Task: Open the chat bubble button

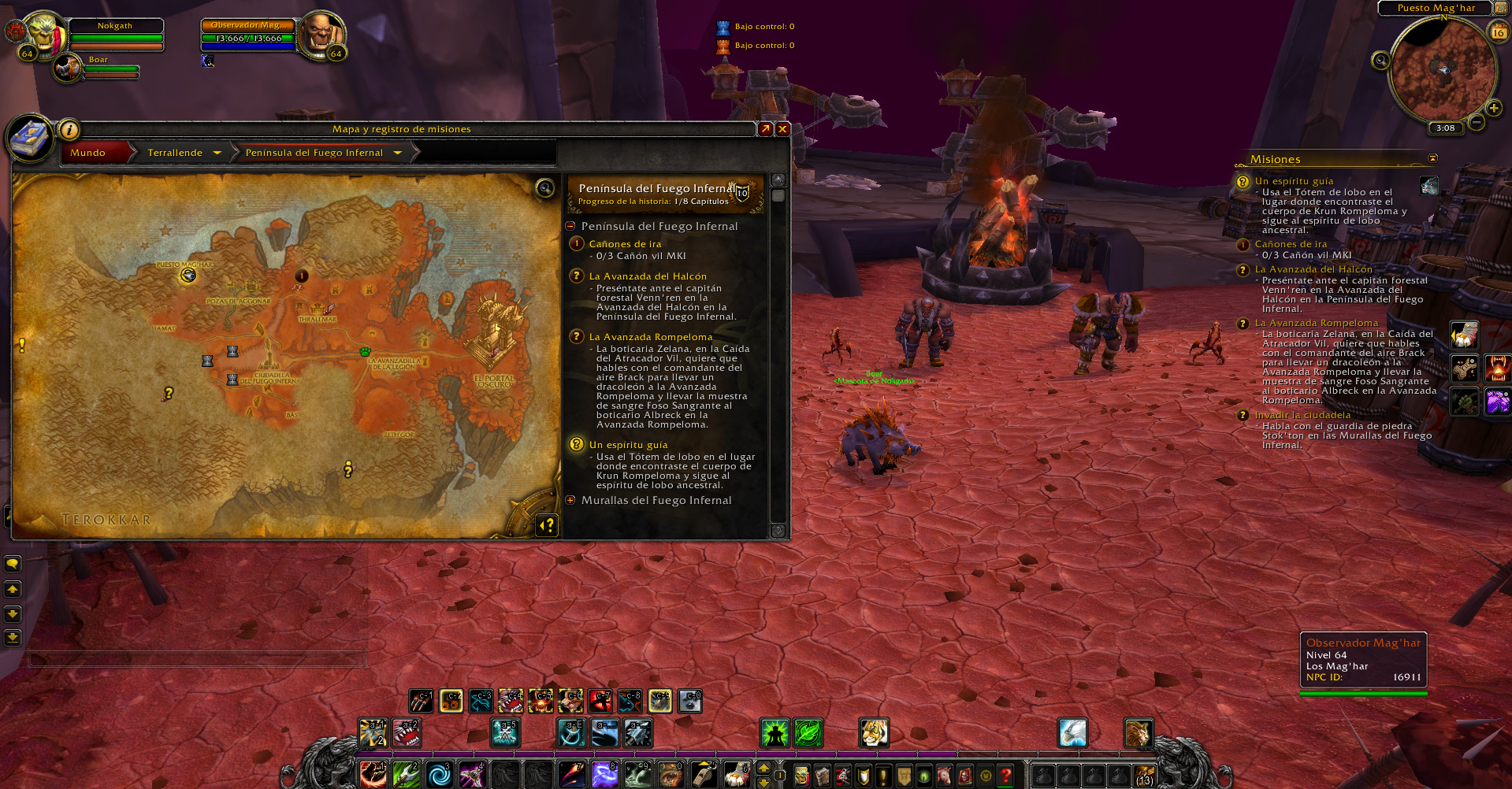Action: (x=13, y=564)
